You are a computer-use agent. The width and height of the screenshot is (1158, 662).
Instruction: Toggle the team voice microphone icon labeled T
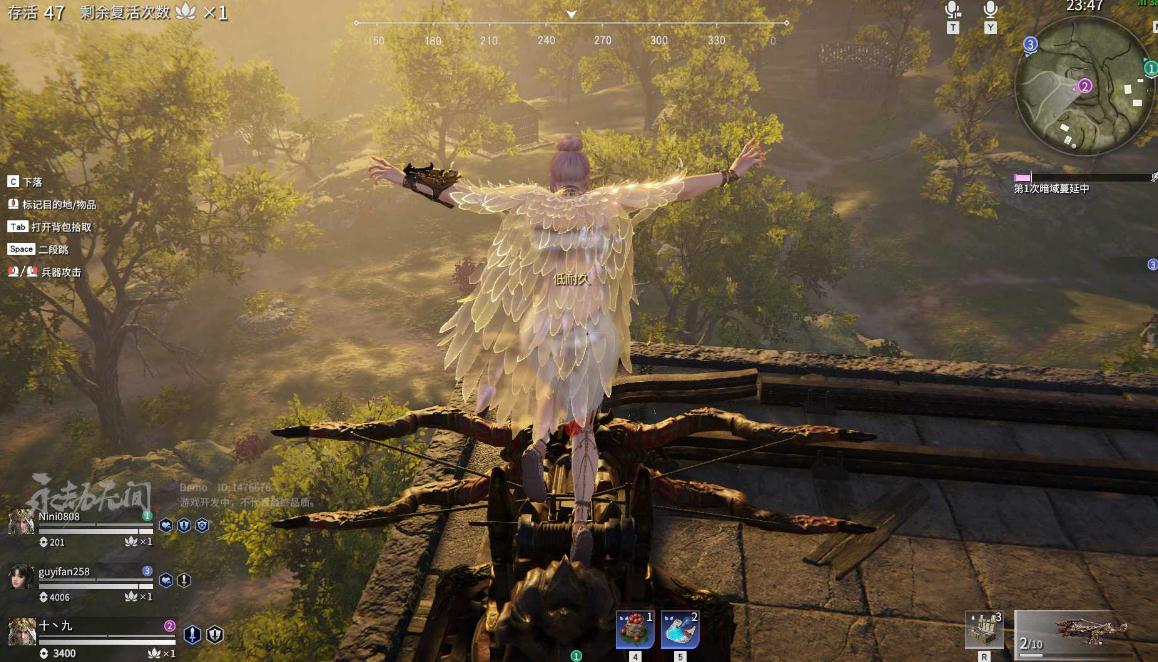pos(953,10)
